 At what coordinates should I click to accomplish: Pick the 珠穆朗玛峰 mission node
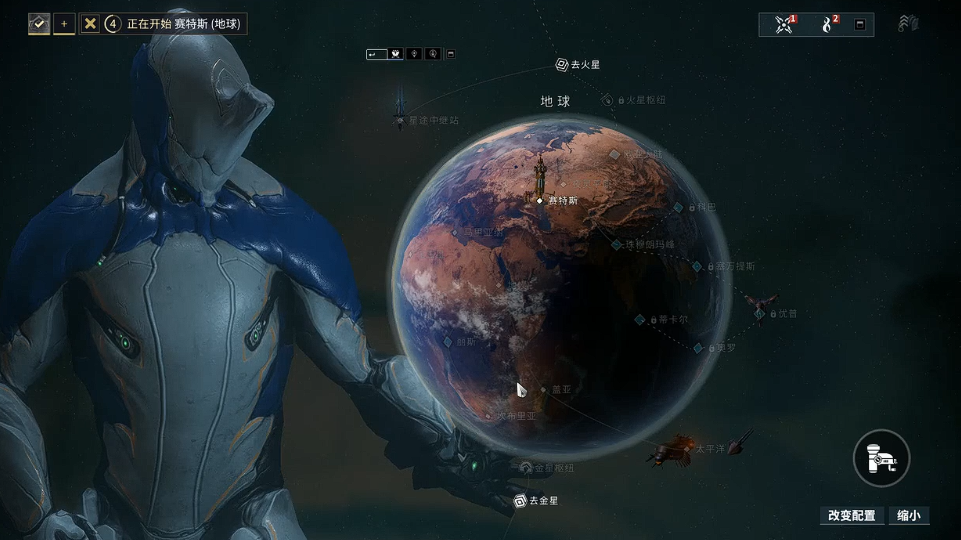pyautogui.click(x=617, y=244)
